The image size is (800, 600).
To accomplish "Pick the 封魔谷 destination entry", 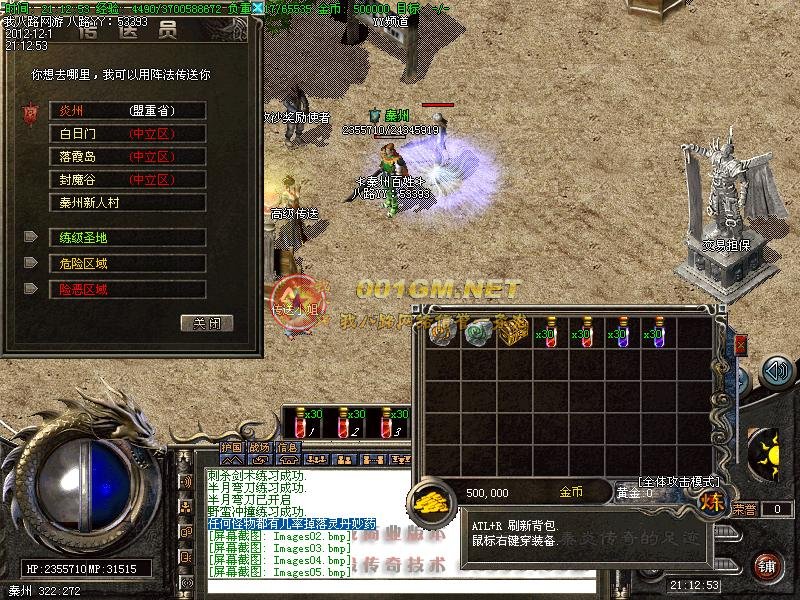I will [128, 180].
